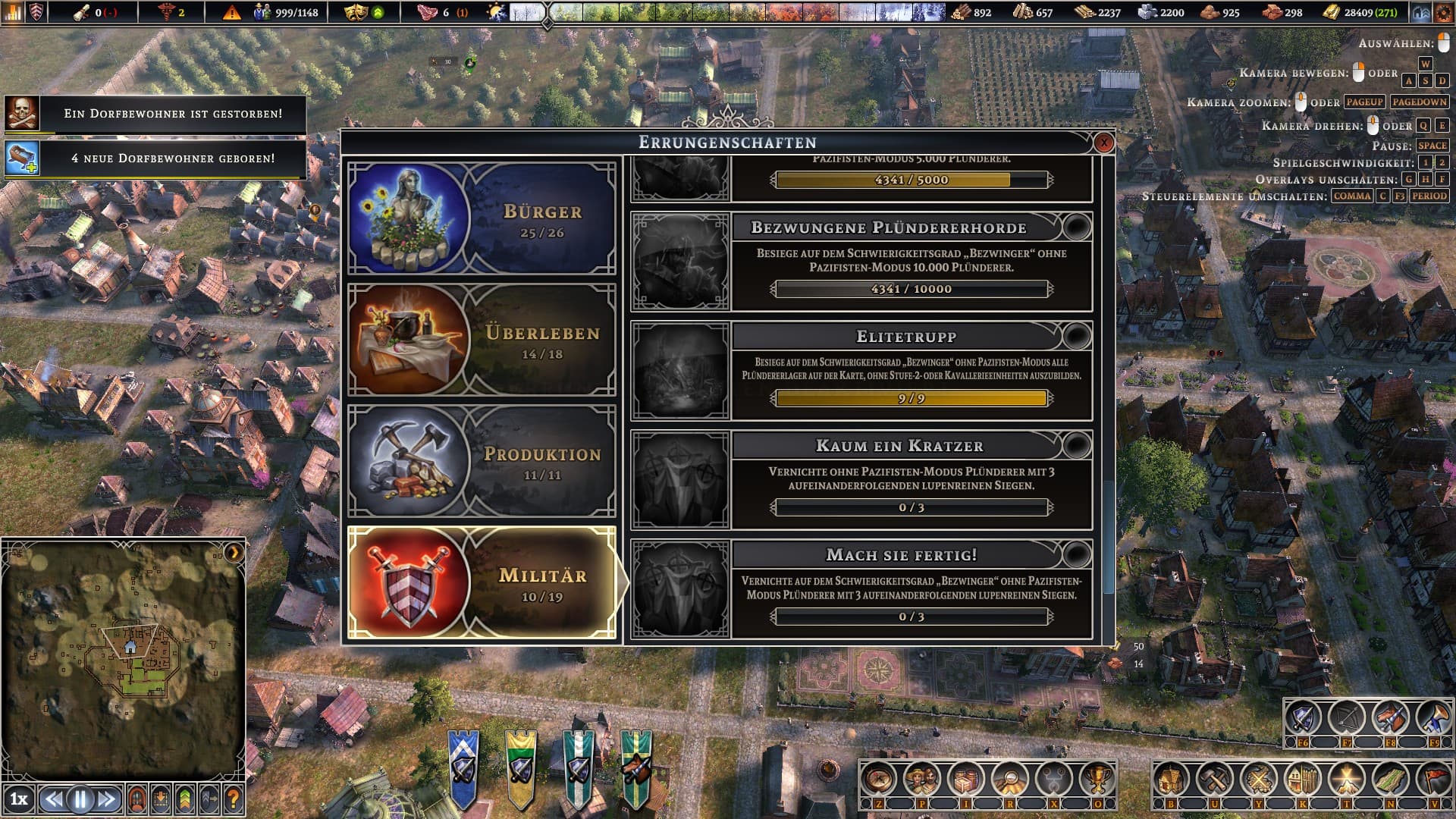The image size is (1456, 819).
Task: Open the trophy achievements toolbar button
Action: point(1097,779)
